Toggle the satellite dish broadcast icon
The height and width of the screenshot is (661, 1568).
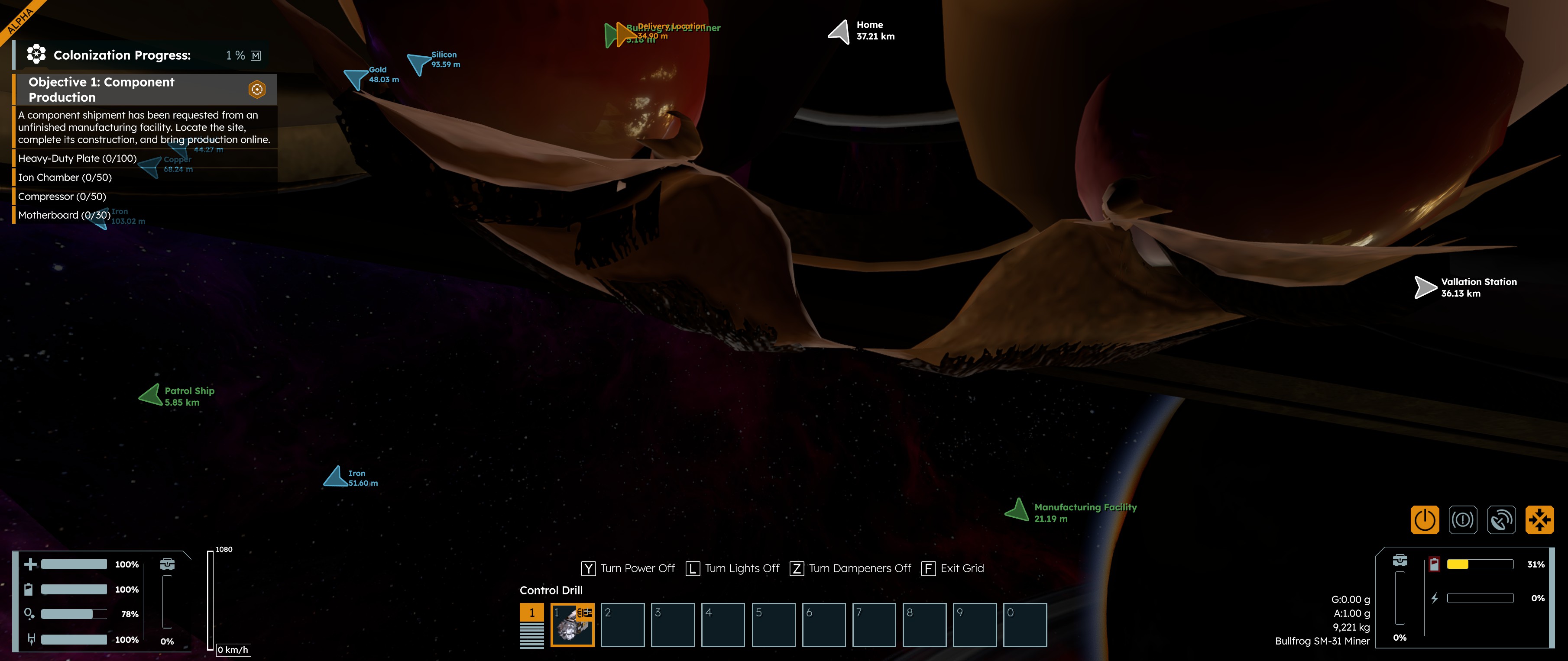coord(1501,520)
